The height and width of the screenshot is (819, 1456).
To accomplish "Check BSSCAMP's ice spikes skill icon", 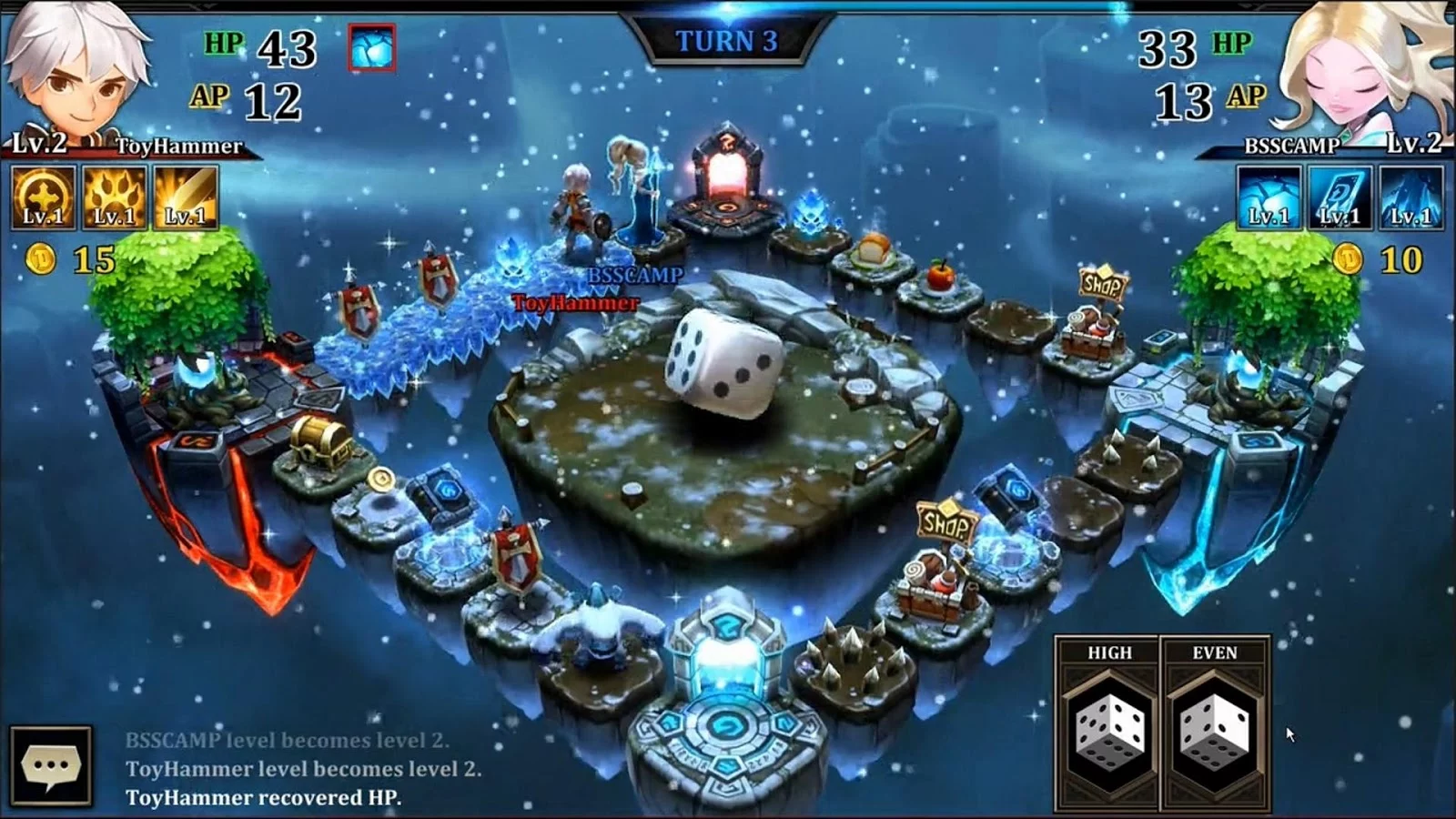I will 1411,197.
